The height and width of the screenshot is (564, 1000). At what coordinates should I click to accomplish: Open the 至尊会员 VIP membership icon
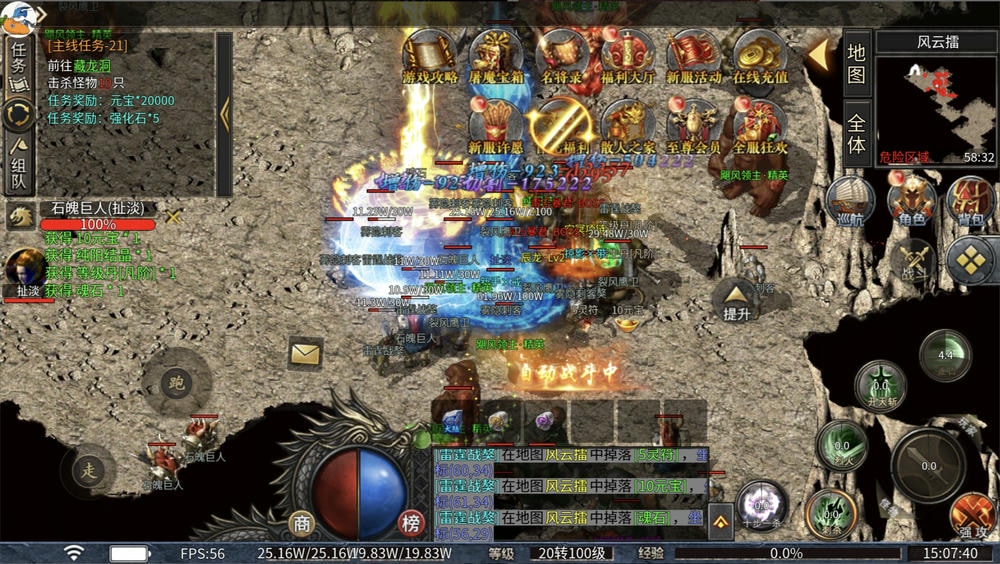tap(694, 125)
